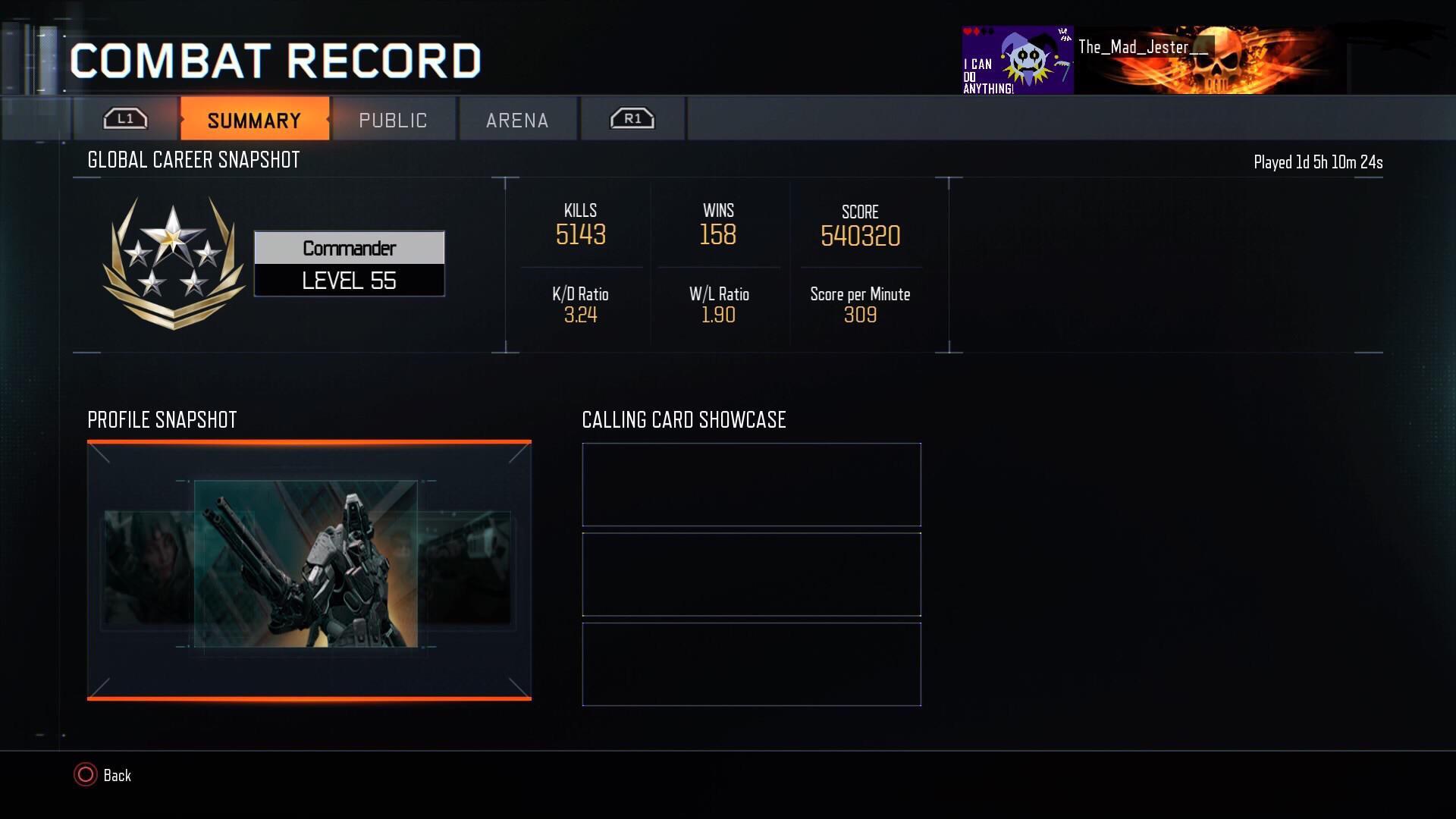Image resolution: width=1456 pixels, height=819 pixels.
Task: Select the second Calling Card Showcase slot
Action: coord(751,574)
